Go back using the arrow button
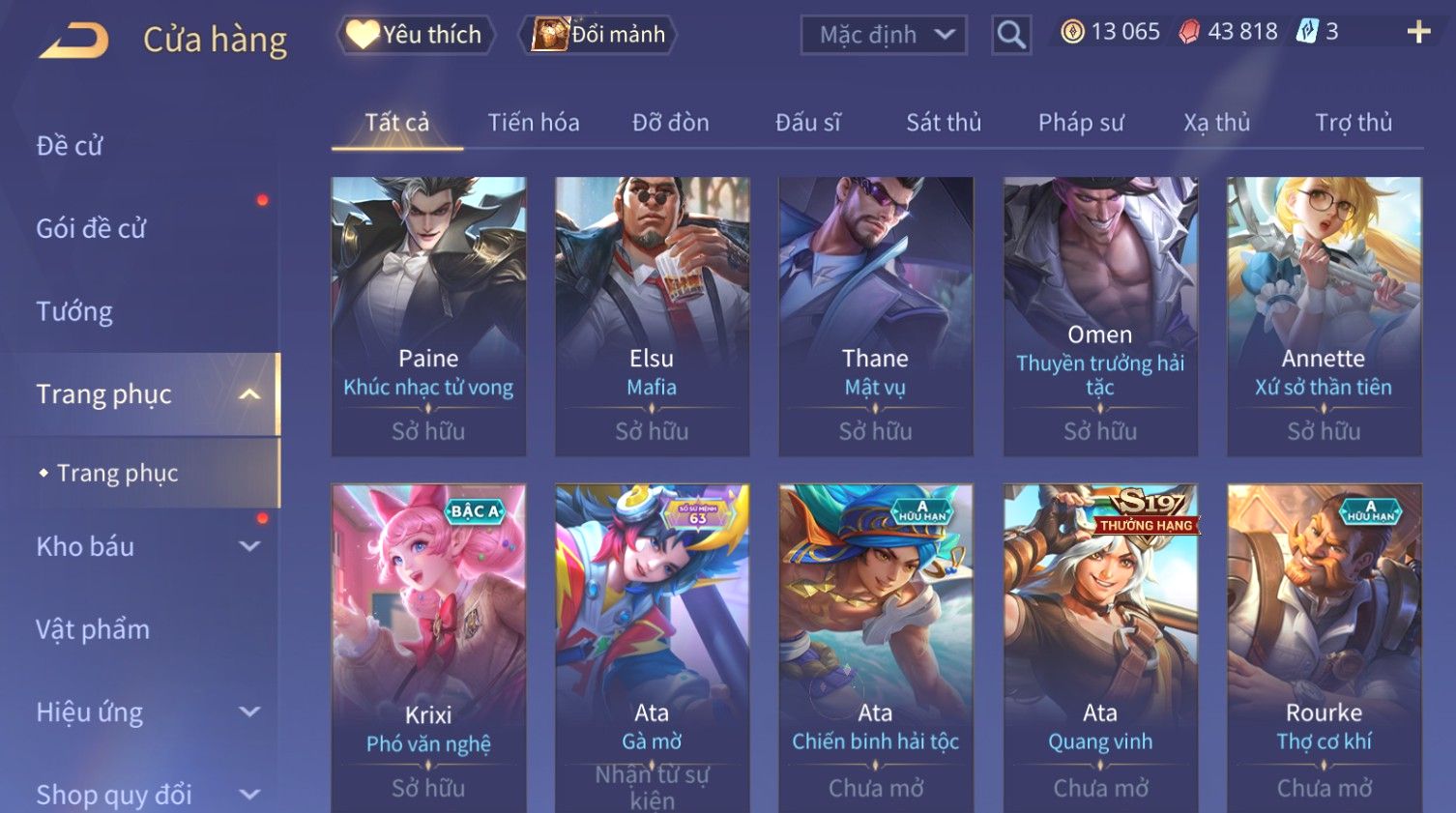This screenshot has width=1456, height=813. pos(73,41)
